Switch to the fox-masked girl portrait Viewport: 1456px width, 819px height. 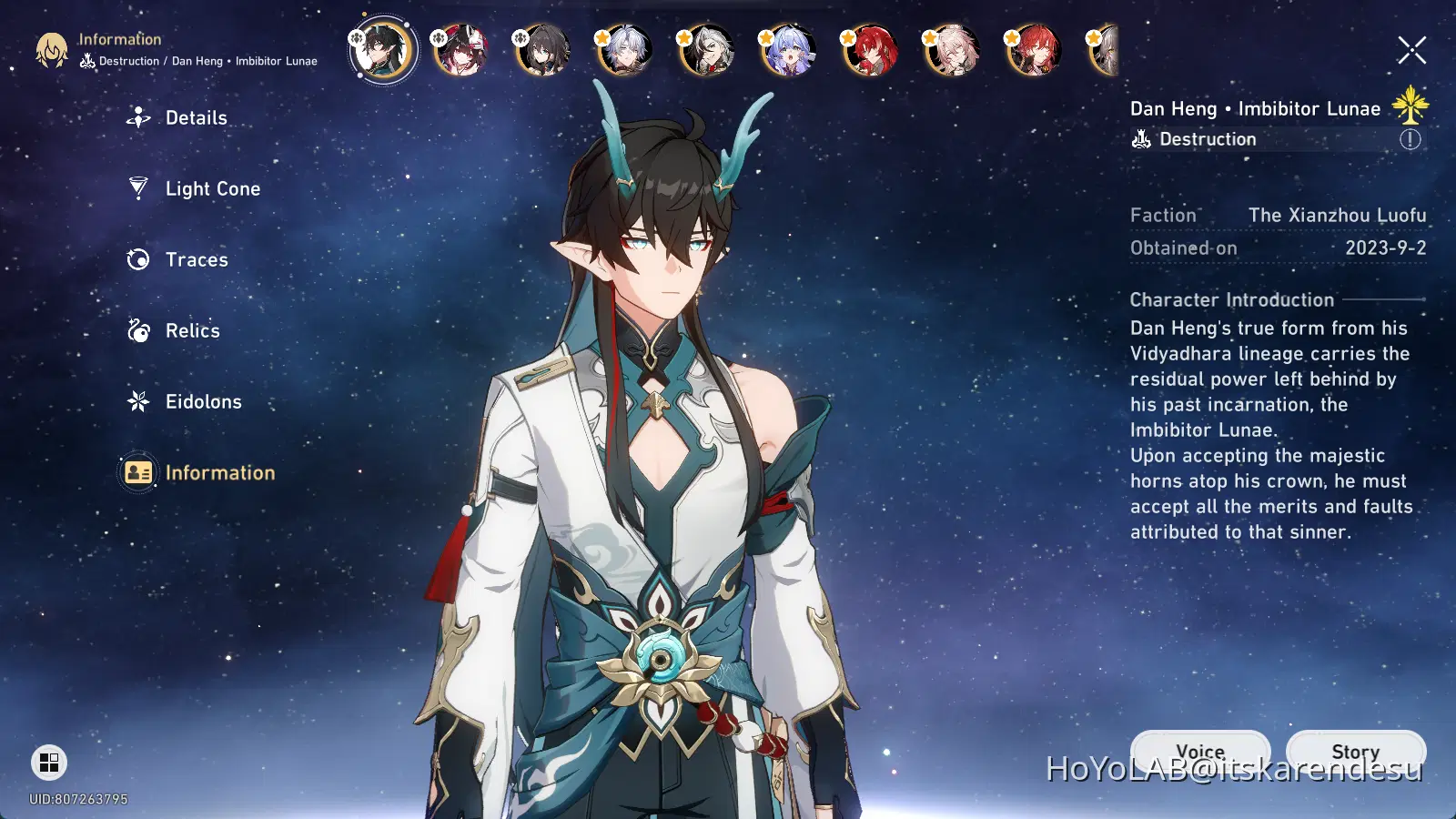[460, 50]
